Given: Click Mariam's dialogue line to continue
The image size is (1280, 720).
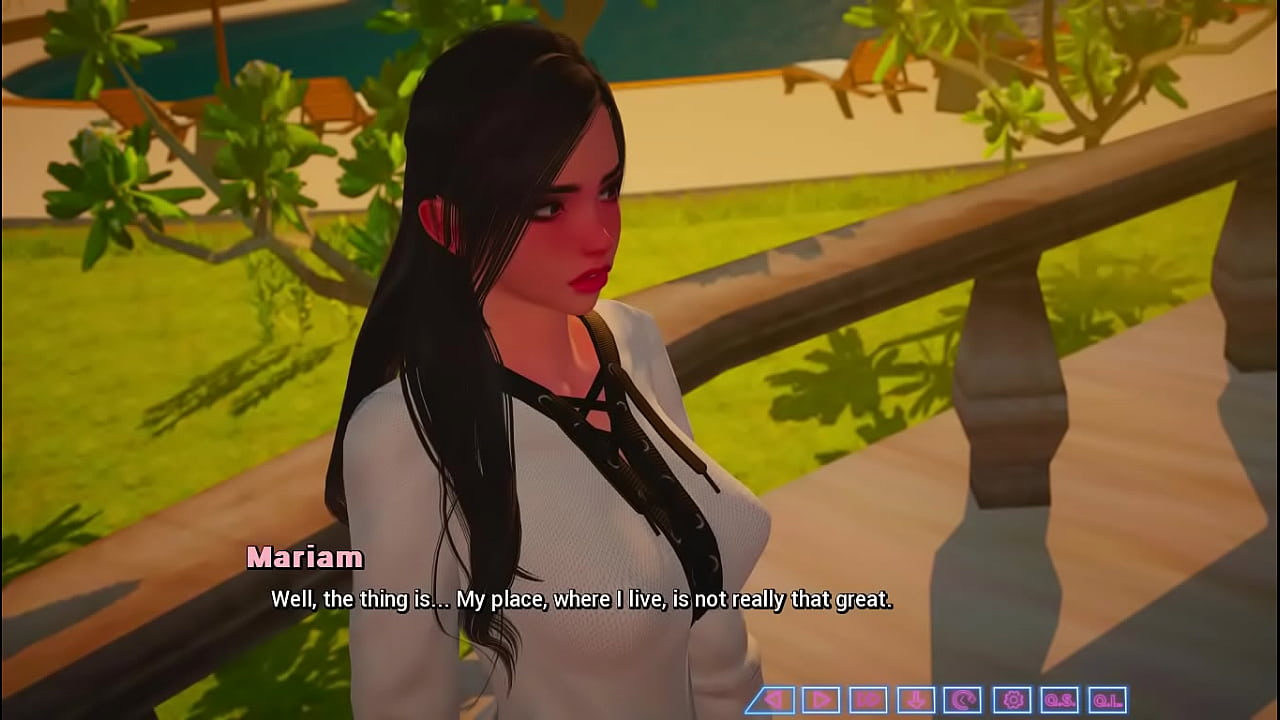Looking at the screenshot, I should pyautogui.click(x=583, y=601).
